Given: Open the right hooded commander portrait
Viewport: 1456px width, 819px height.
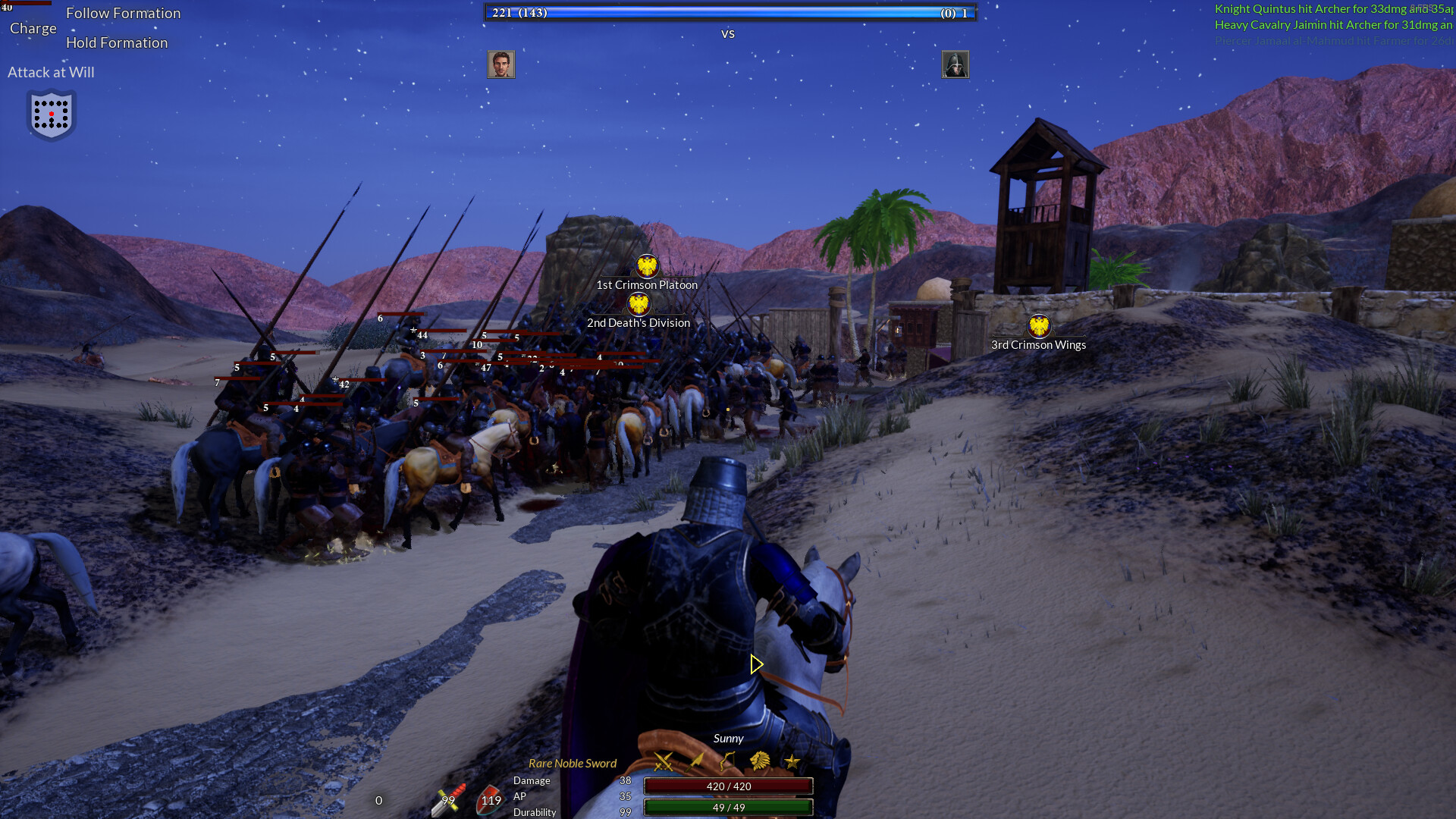Looking at the screenshot, I should tap(955, 65).
